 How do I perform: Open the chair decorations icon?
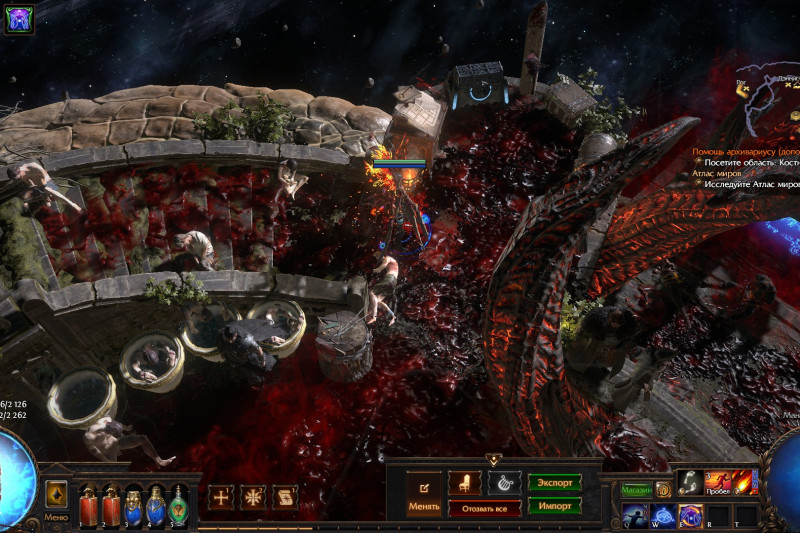(x=464, y=483)
